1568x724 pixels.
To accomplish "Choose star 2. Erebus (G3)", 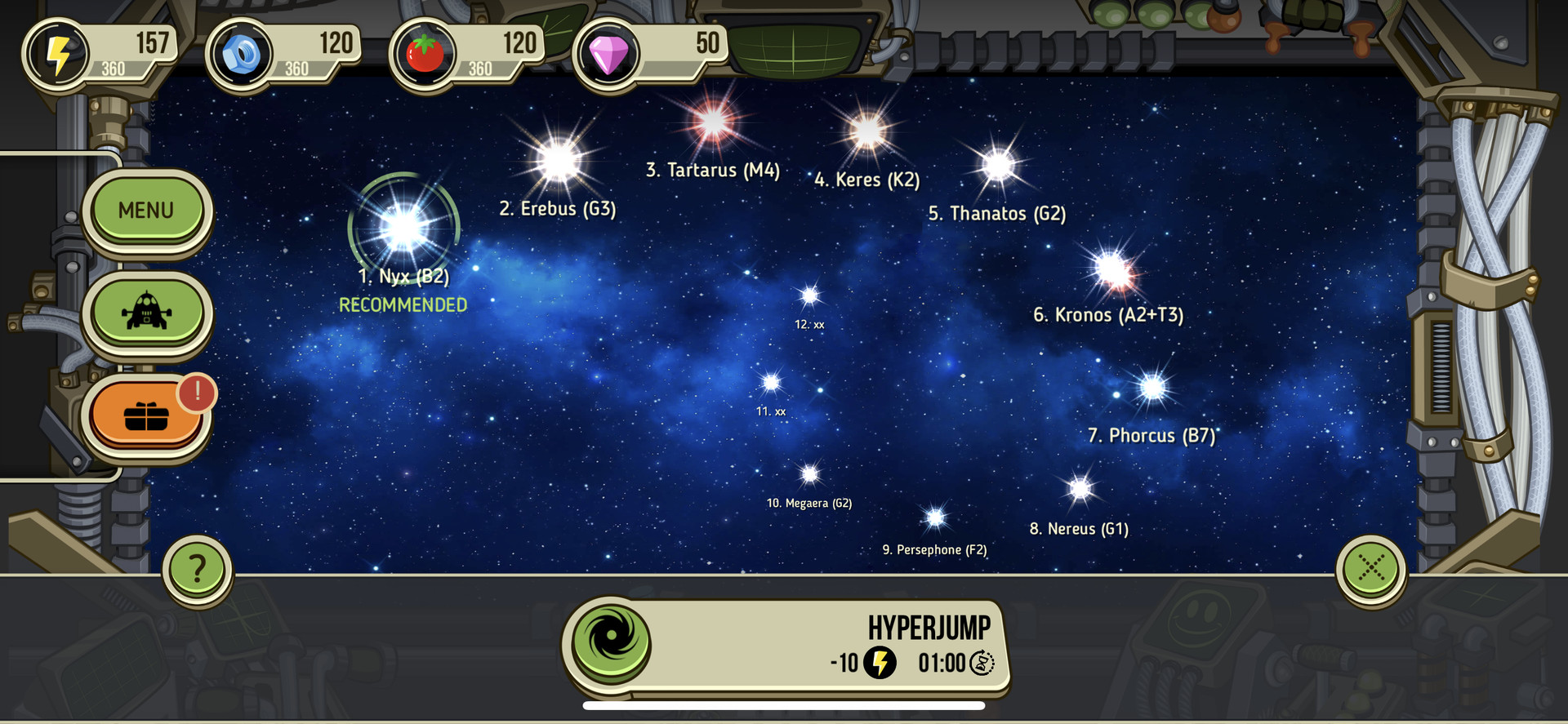I will click(x=559, y=161).
